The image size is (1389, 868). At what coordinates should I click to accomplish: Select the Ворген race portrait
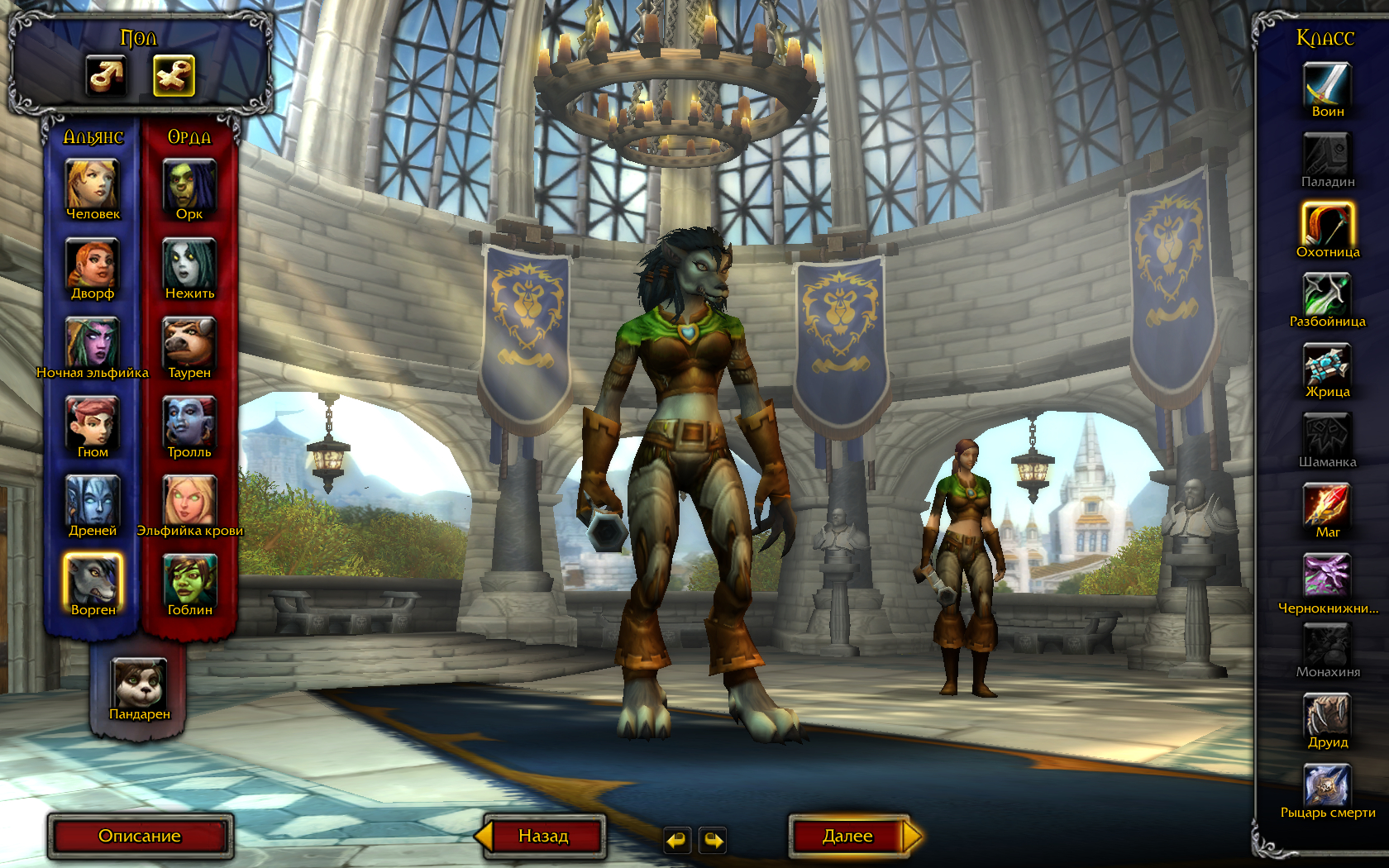tap(93, 579)
